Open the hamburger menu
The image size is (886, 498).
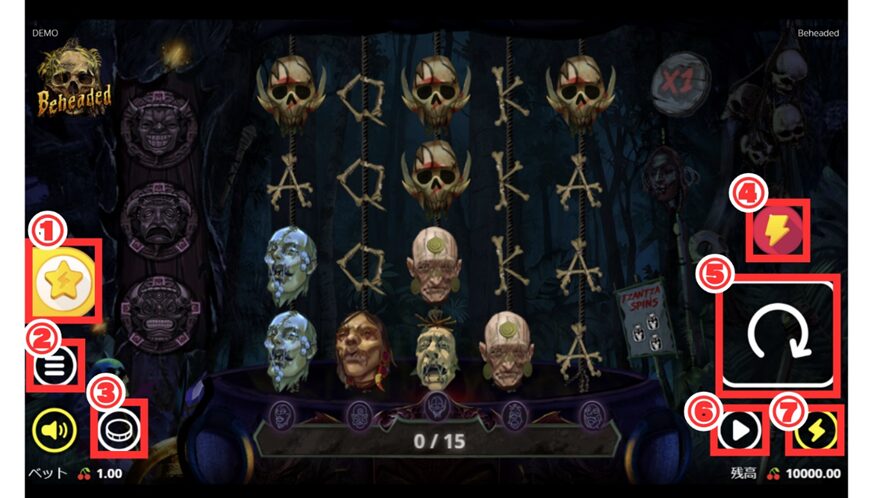(x=54, y=368)
